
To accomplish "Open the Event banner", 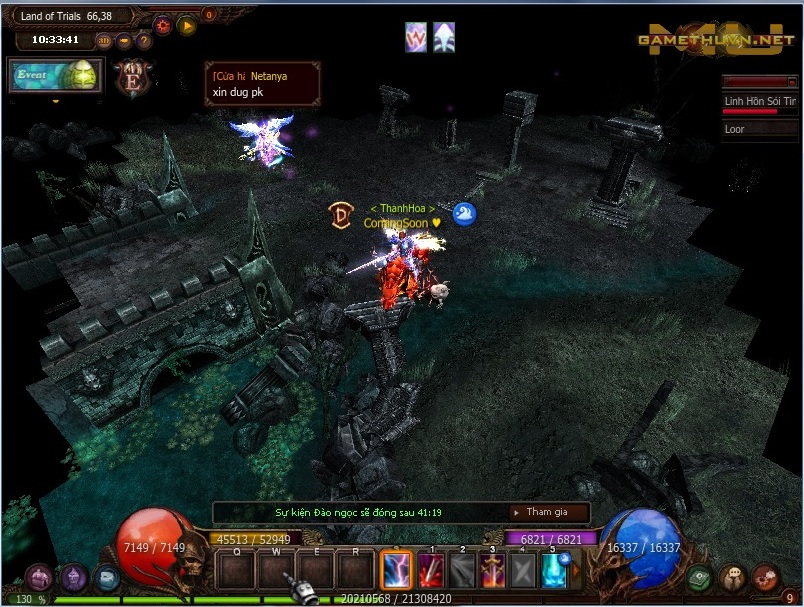I will 56,76.
